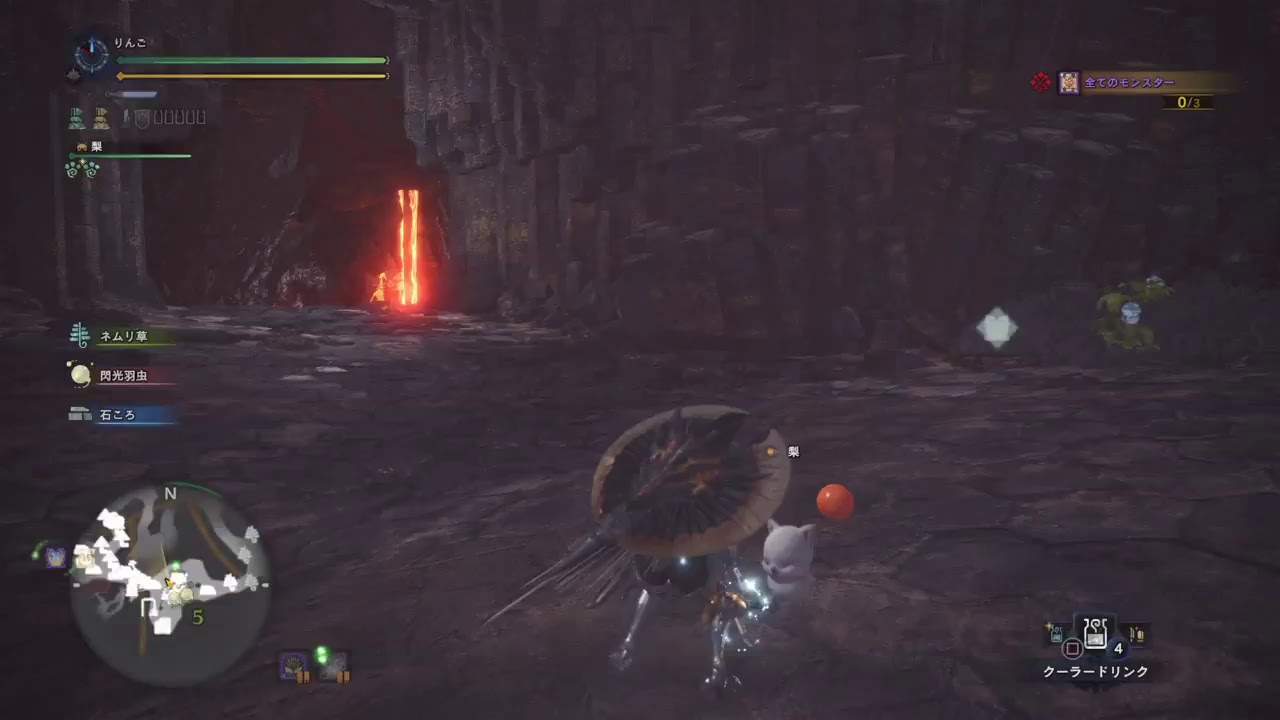Screen dimensions: 1280x720
Task: Click the compass clock dial
Action: [91, 53]
